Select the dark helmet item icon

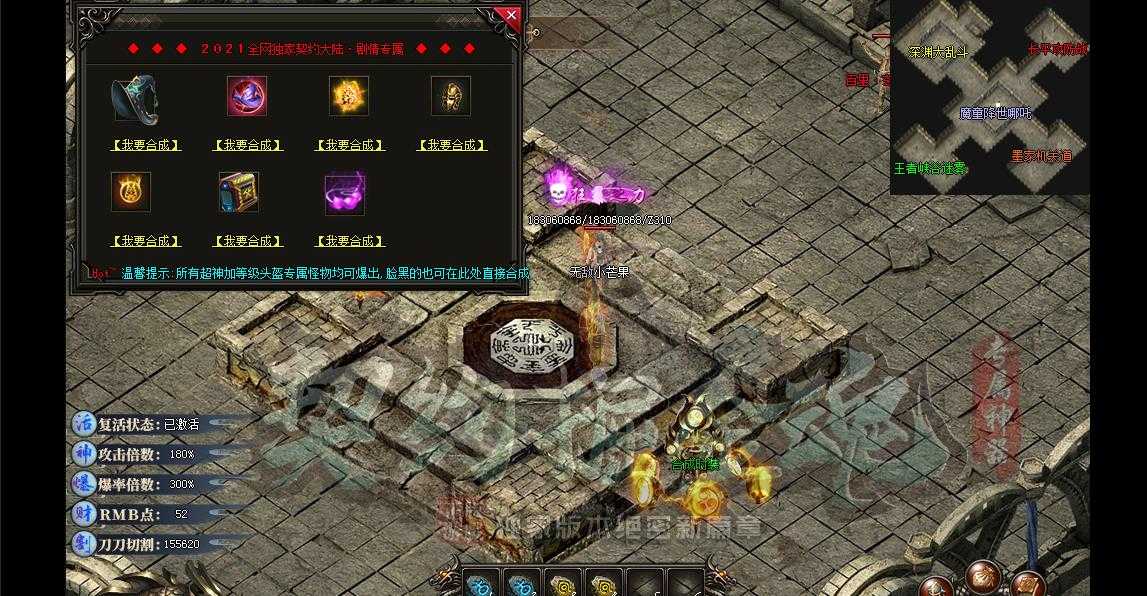[x=135, y=97]
